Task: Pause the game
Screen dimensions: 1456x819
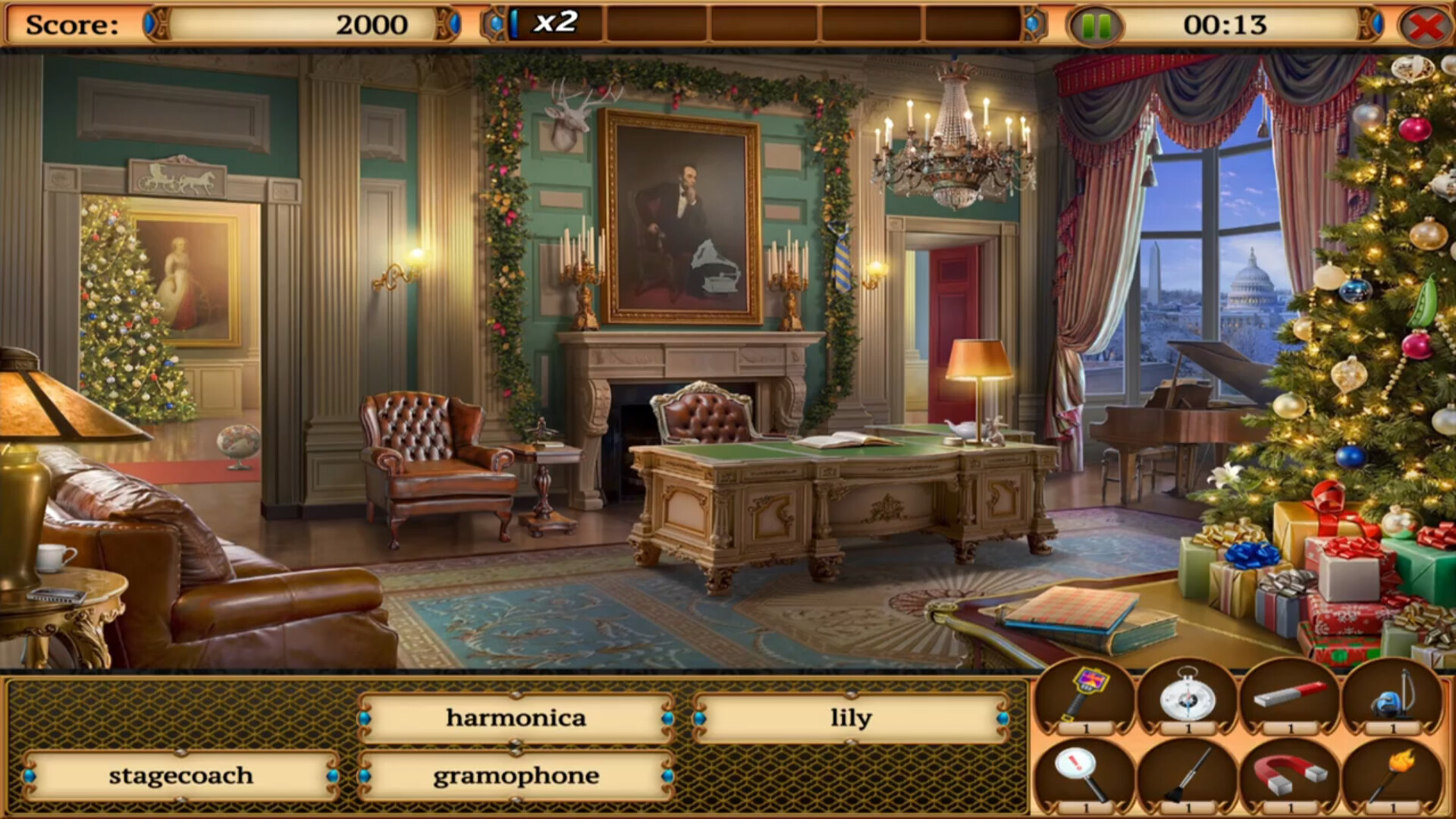Action: pyautogui.click(x=1095, y=24)
